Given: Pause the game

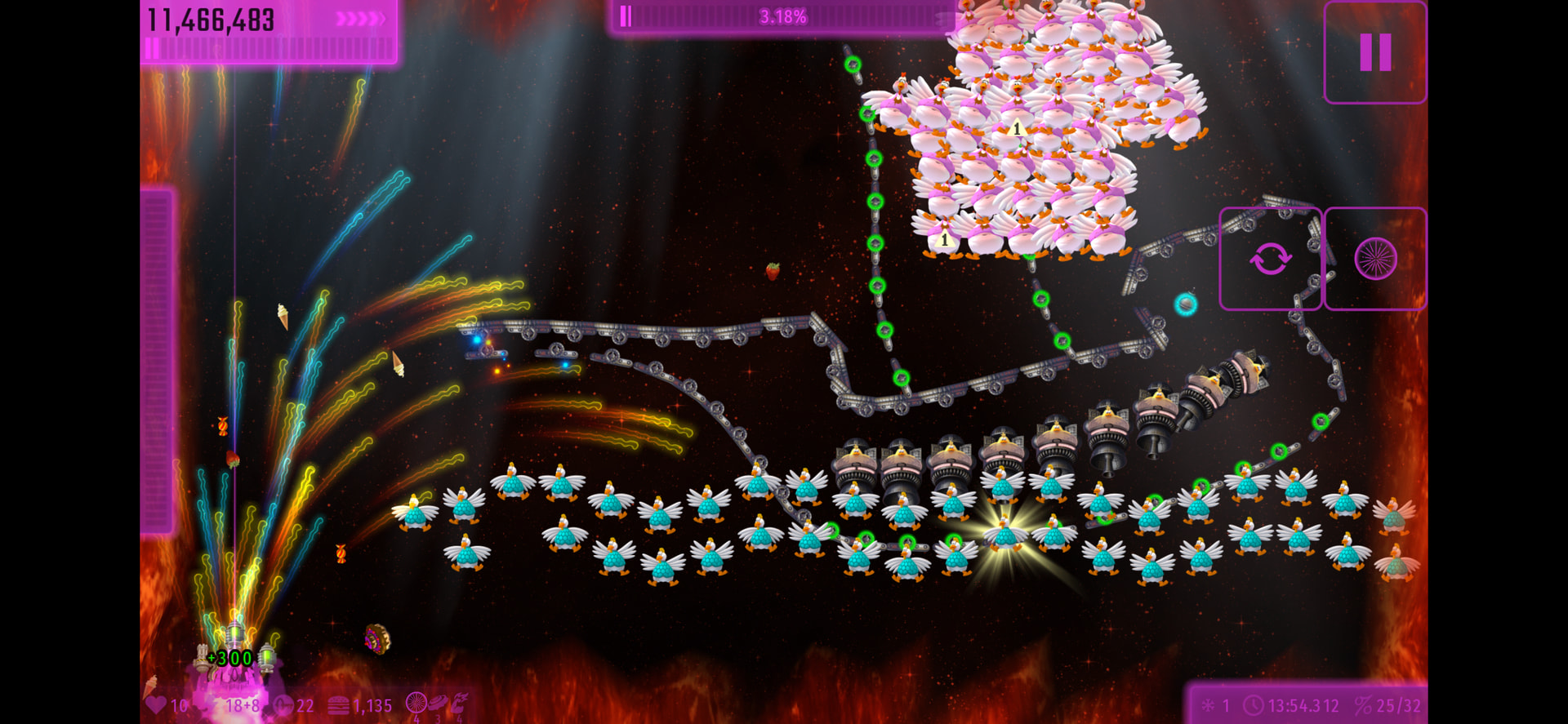Looking at the screenshot, I should 1375,53.
